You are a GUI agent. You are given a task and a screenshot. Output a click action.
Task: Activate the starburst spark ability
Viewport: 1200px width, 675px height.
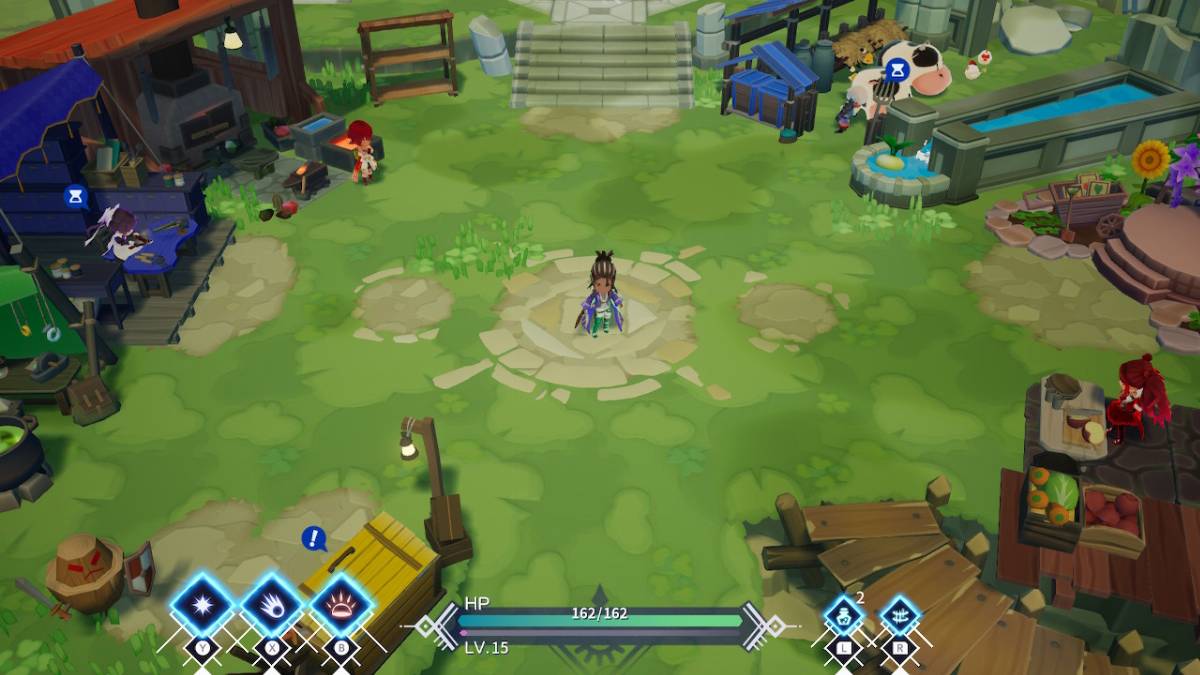click(203, 606)
